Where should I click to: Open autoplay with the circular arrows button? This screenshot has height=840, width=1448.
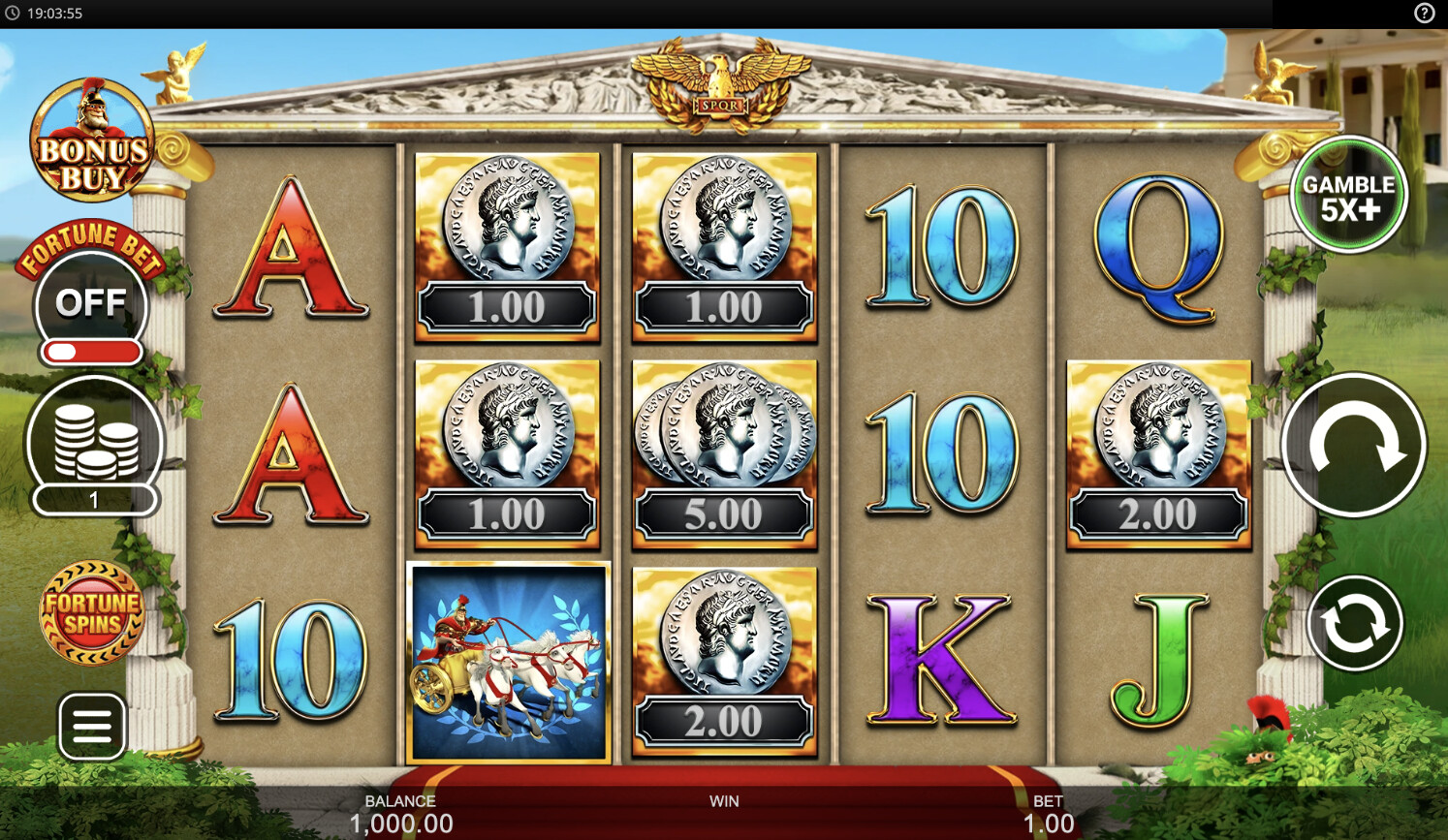coord(1354,623)
